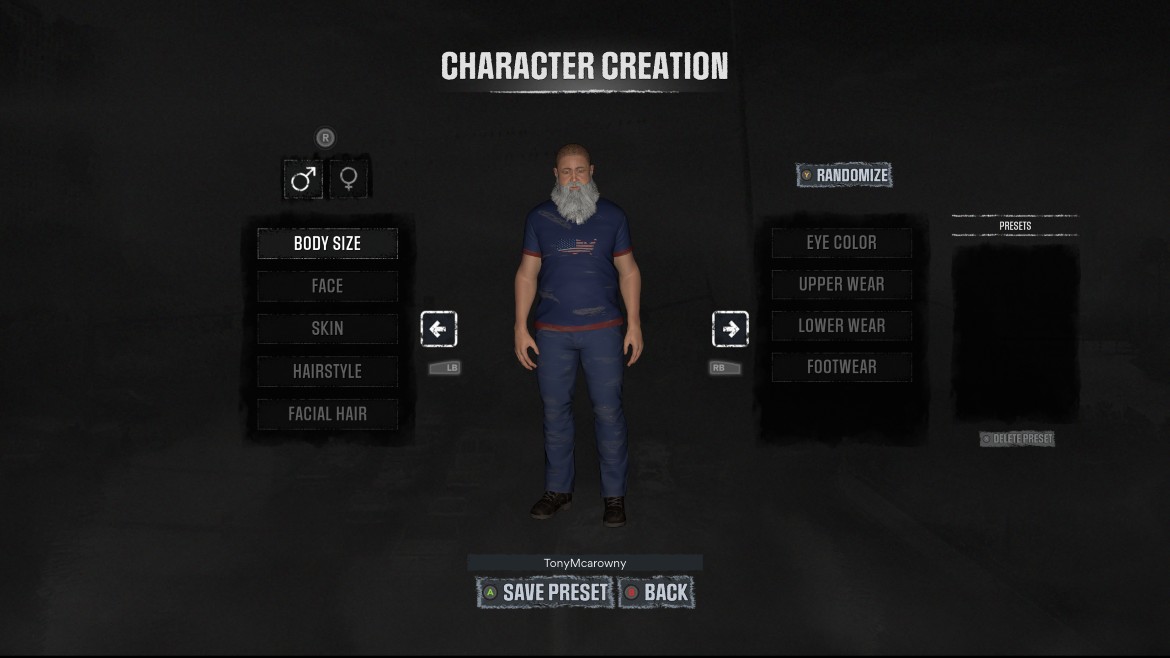Choose the Lower Wear entry

tap(841, 326)
